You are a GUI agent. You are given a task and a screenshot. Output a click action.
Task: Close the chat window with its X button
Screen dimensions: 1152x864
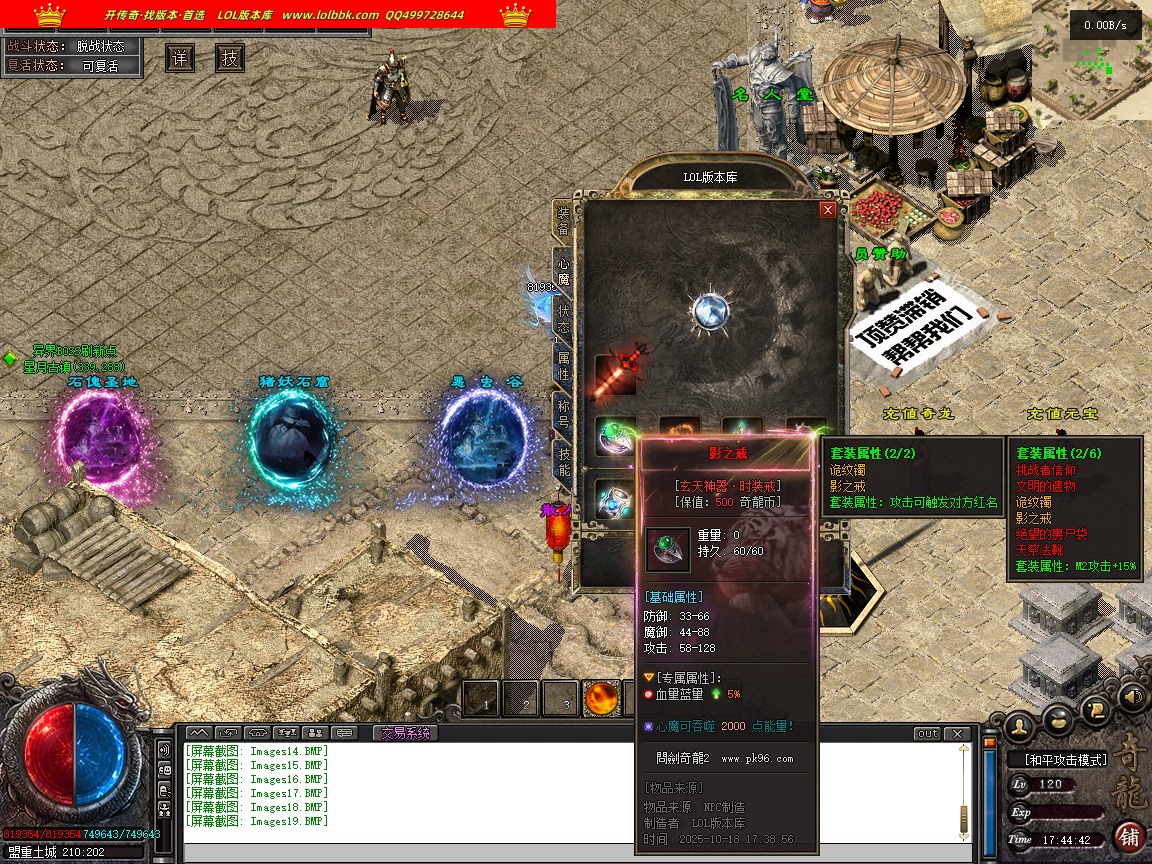[958, 733]
